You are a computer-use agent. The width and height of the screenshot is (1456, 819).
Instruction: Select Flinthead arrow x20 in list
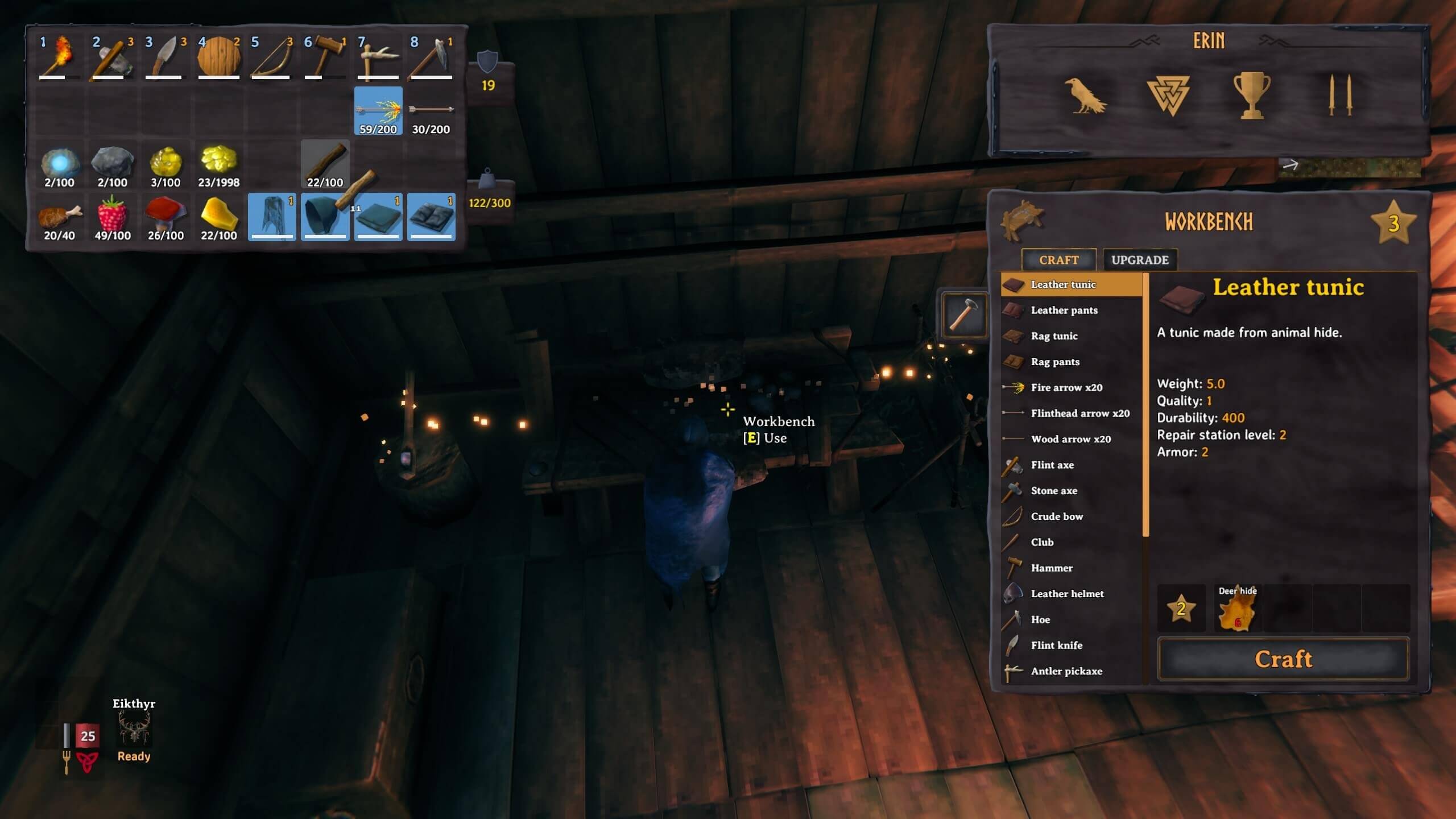point(1079,413)
